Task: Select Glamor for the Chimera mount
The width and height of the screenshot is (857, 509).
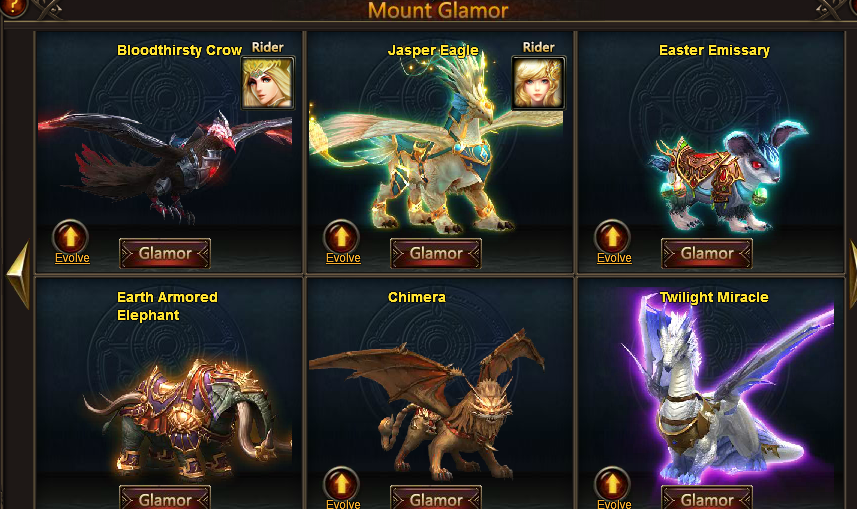Action: (436, 498)
